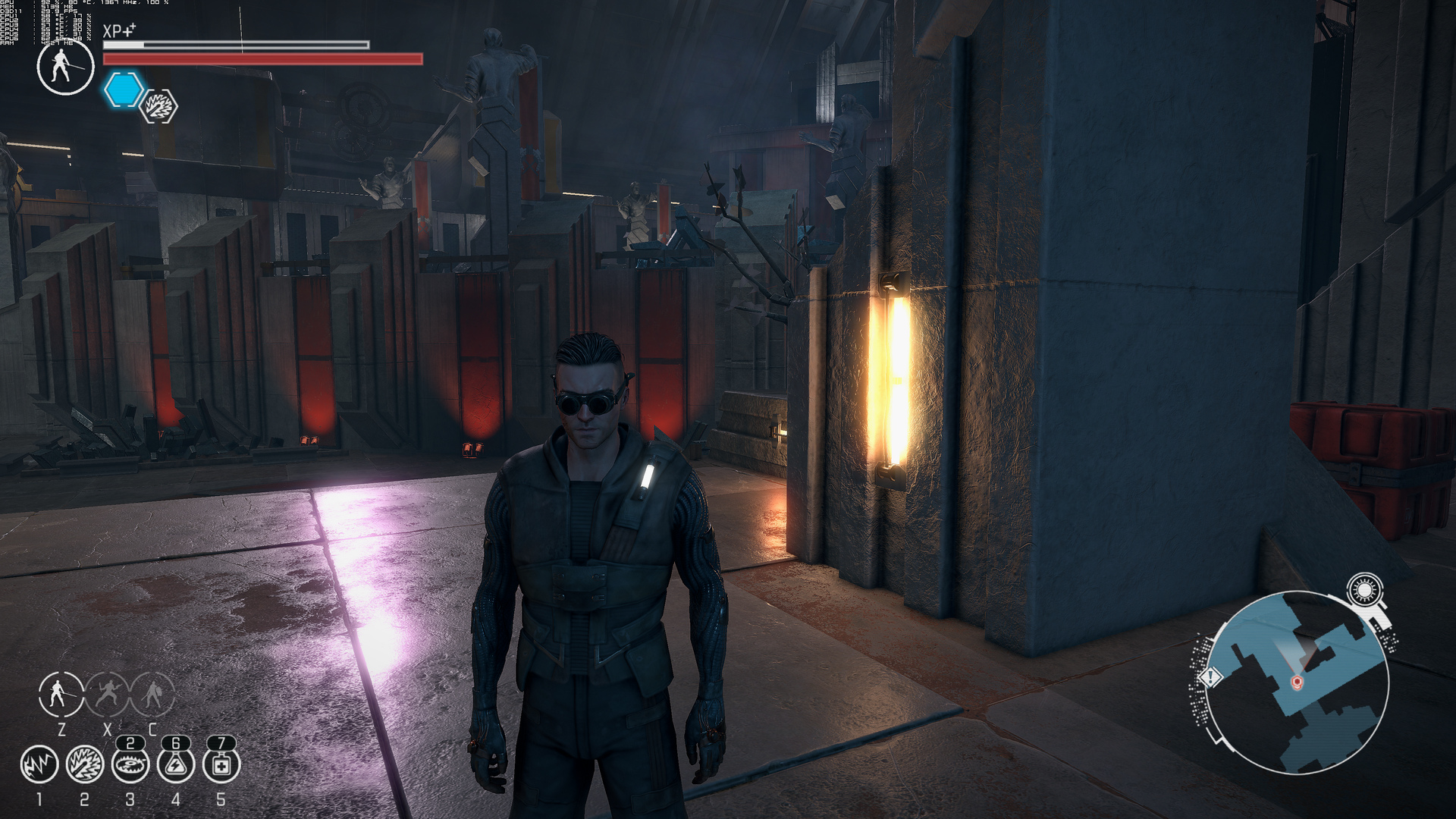Use the lightning flask potion
The image size is (1456, 819).
pos(175,764)
